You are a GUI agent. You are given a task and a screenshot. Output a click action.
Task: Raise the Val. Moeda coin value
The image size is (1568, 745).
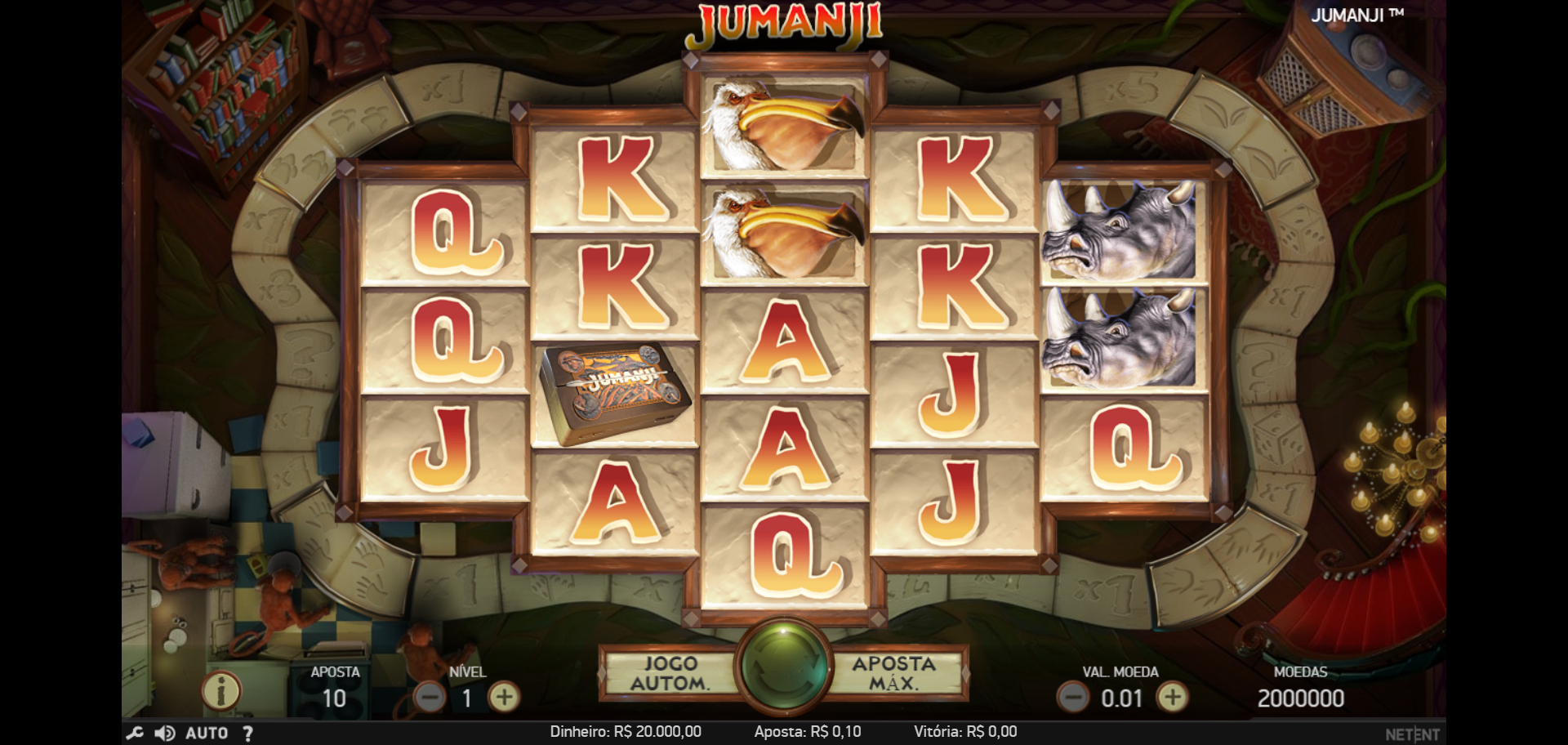point(1173,698)
